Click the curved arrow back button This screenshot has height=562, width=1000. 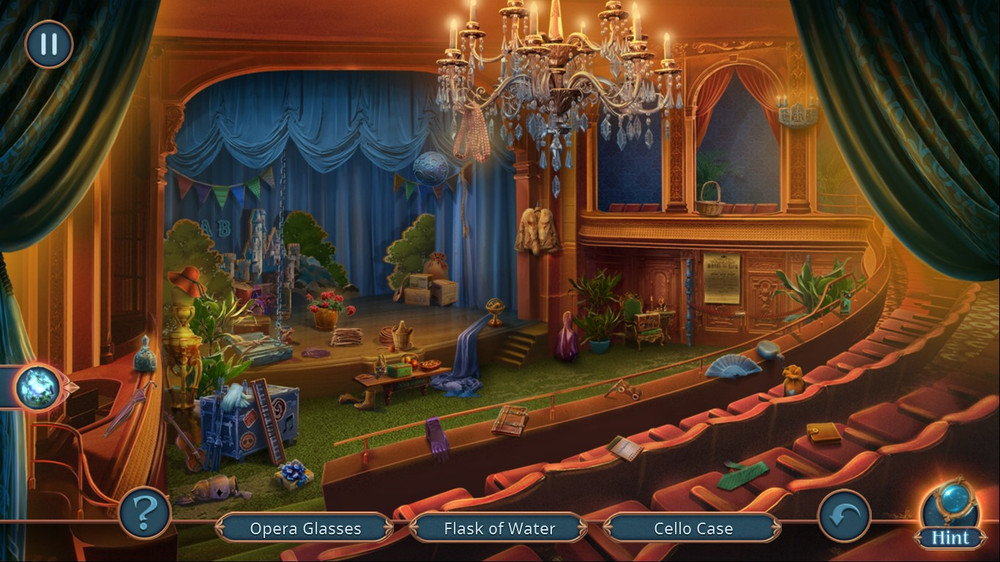844,516
